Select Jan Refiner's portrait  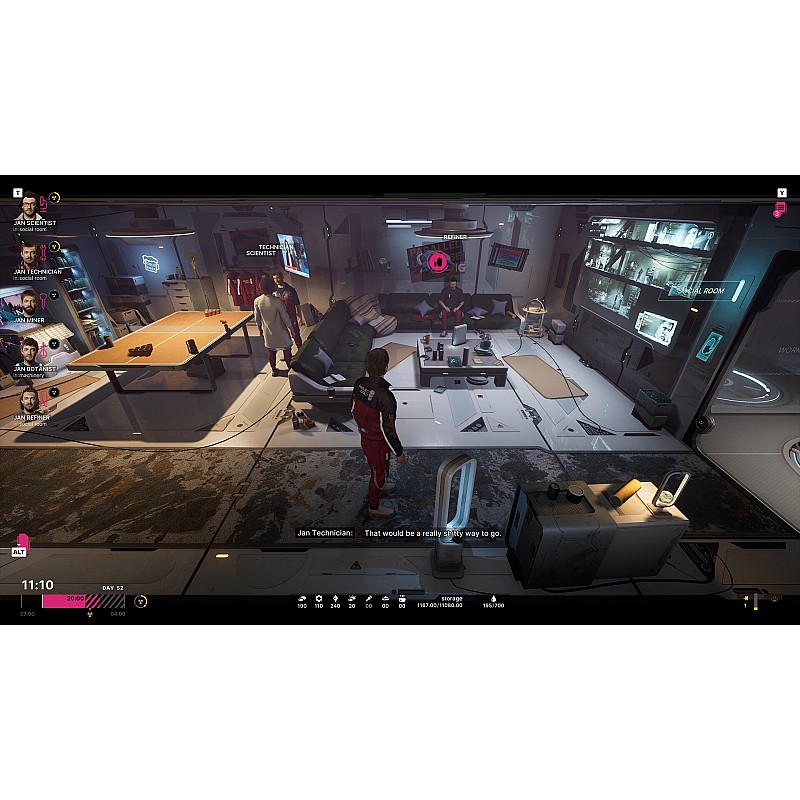[27, 398]
